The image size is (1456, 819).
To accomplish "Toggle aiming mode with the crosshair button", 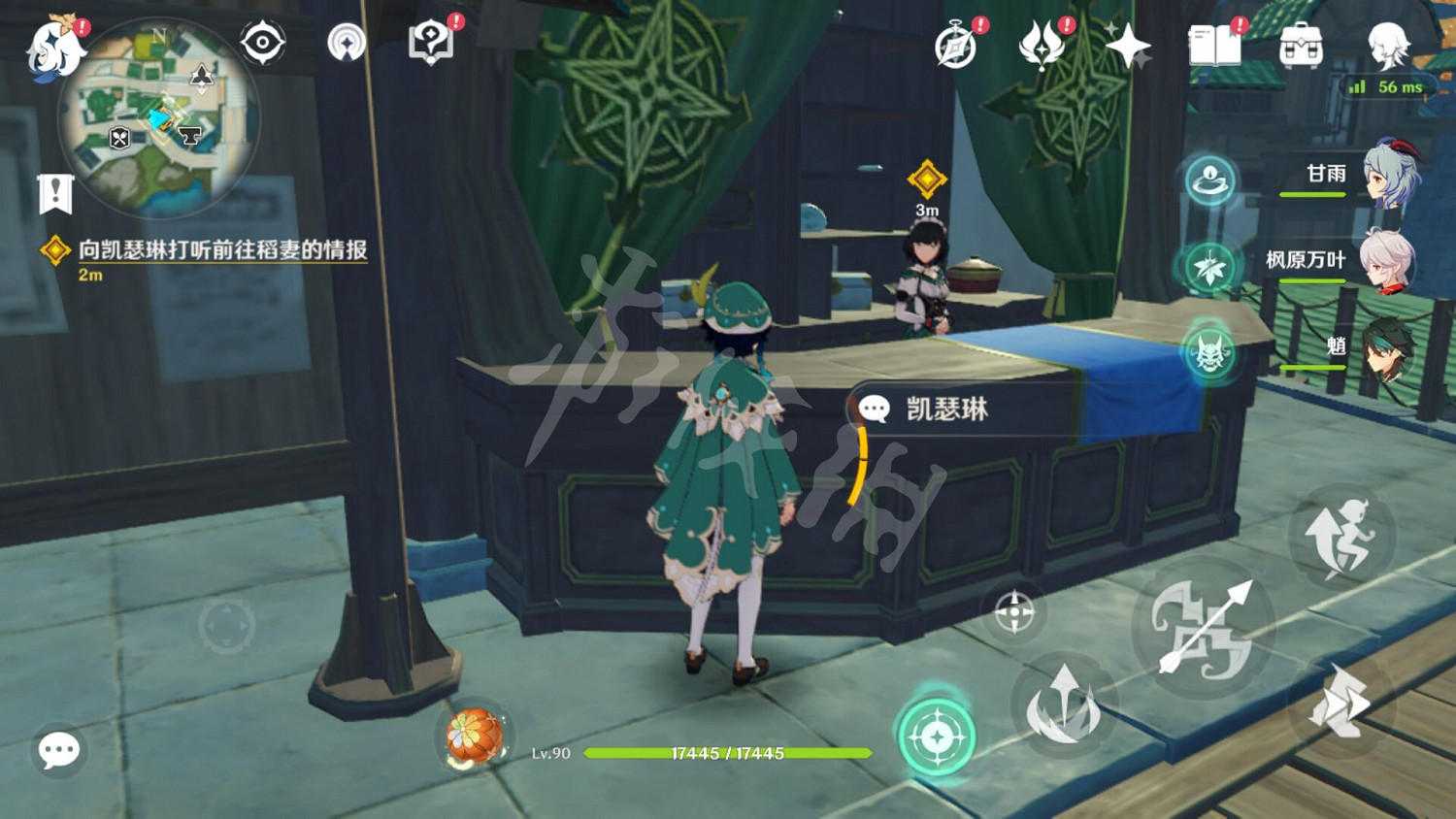I will point(1015,611).
